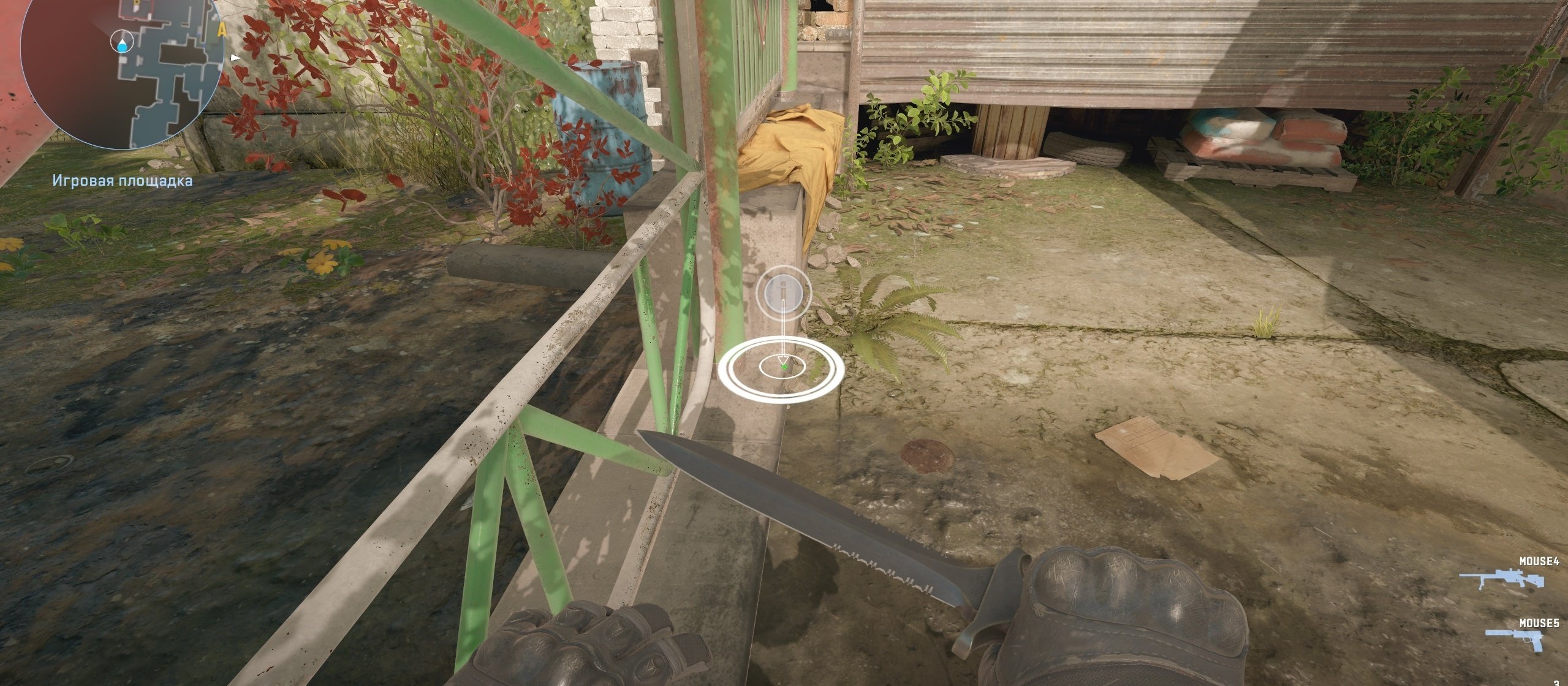
Task: Click the blue player marker on the radar
Action: click(124, 44)
